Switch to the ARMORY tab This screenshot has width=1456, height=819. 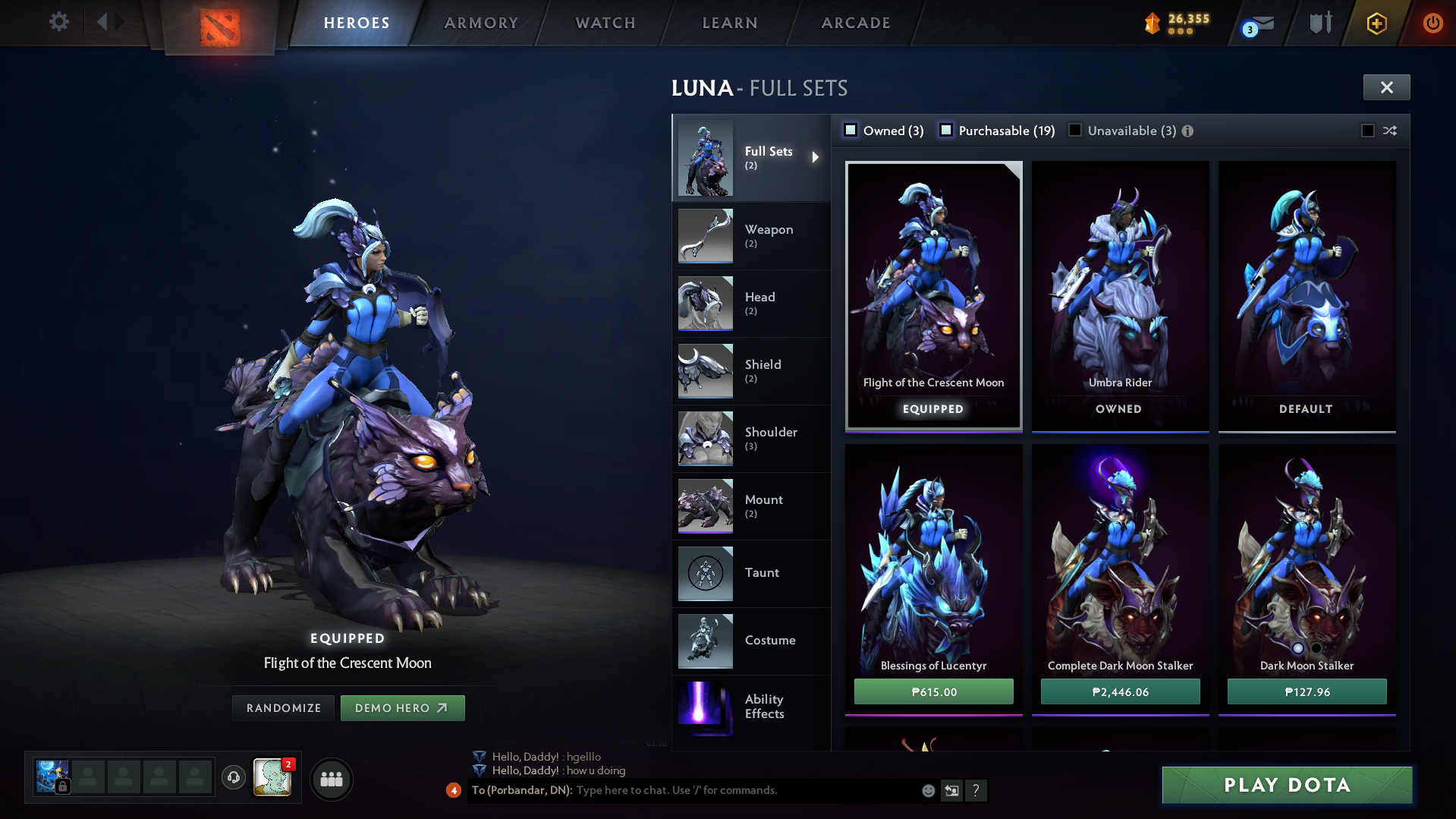pos(481,23)
